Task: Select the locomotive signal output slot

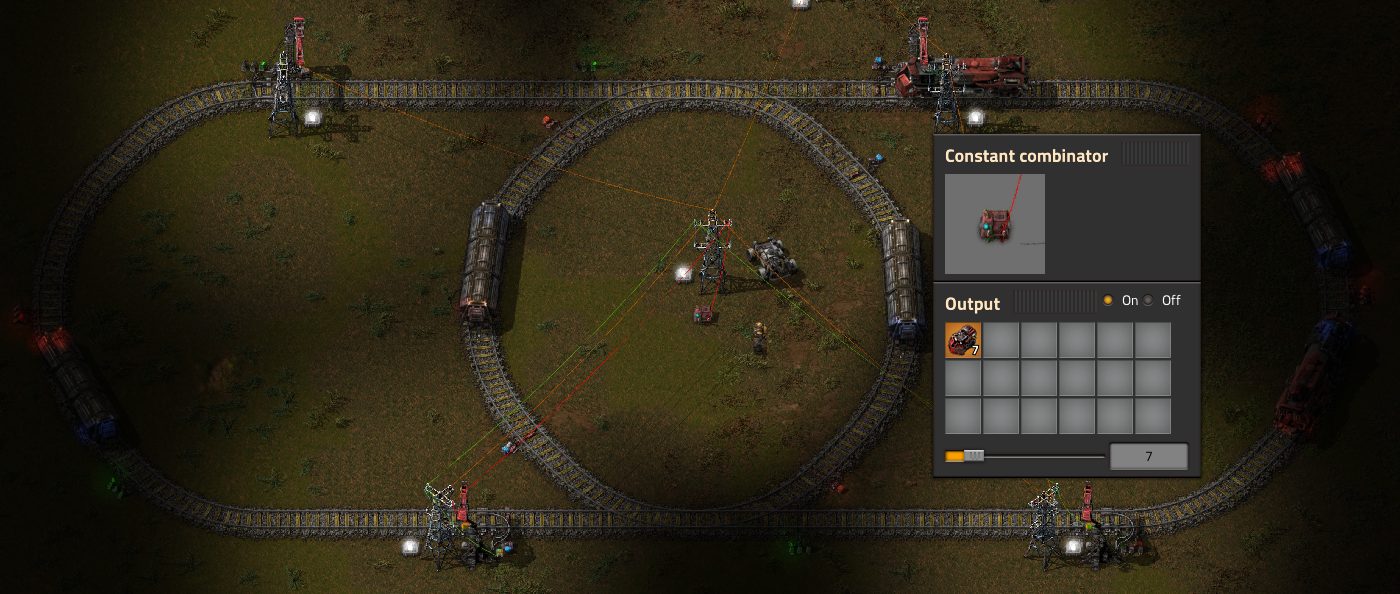Action: click(963, 340)
